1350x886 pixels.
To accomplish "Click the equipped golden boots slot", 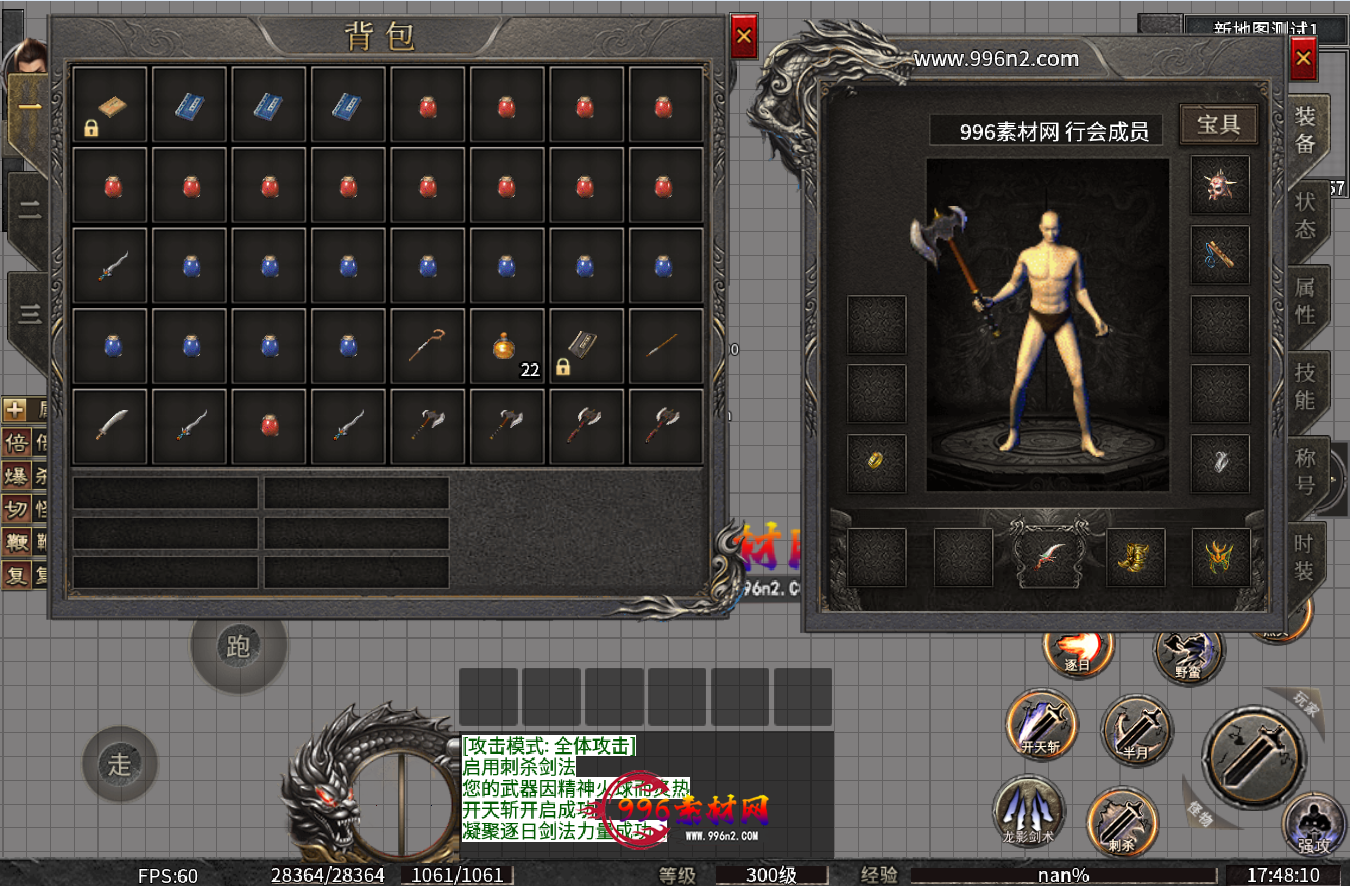I will [x=1135, y=557].
